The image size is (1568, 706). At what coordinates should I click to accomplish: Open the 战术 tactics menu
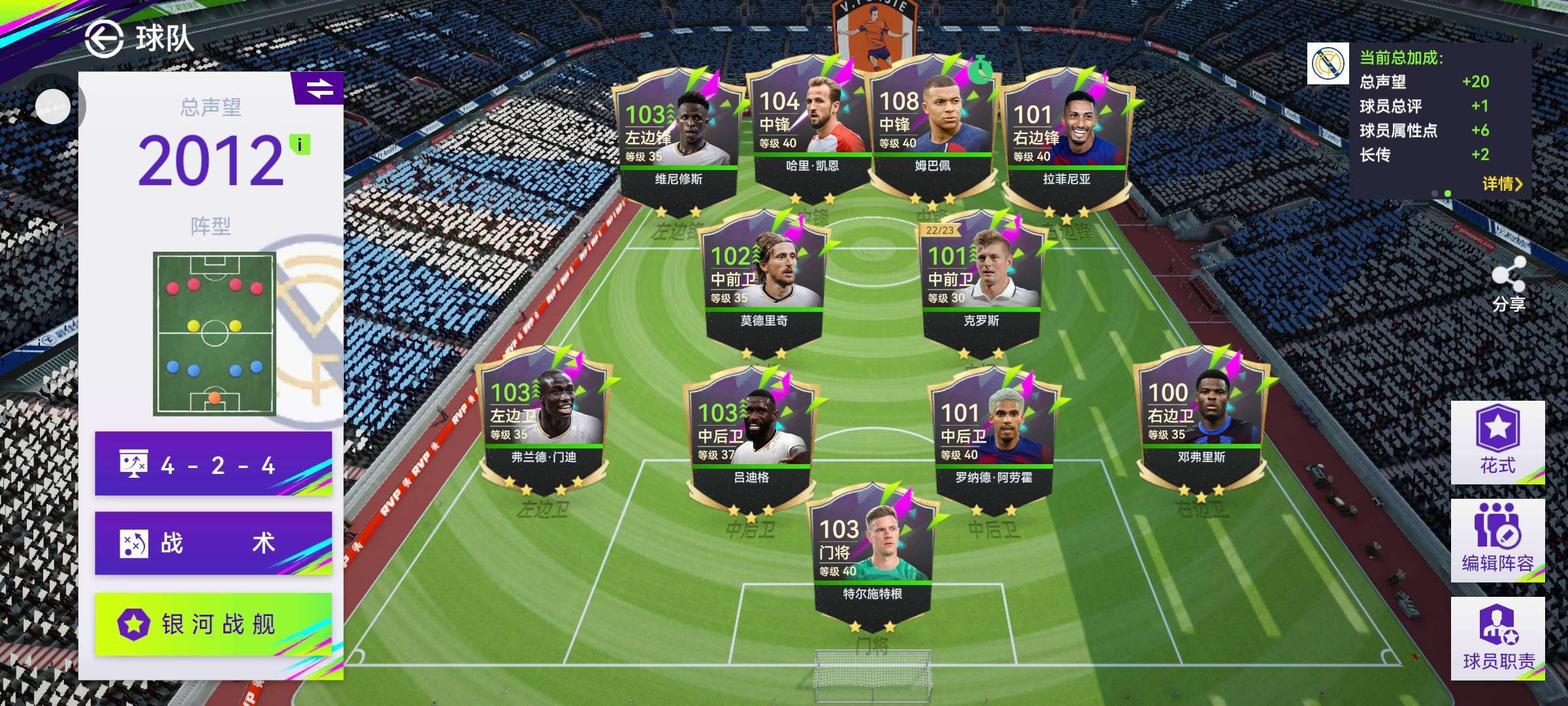click(214, 543)
